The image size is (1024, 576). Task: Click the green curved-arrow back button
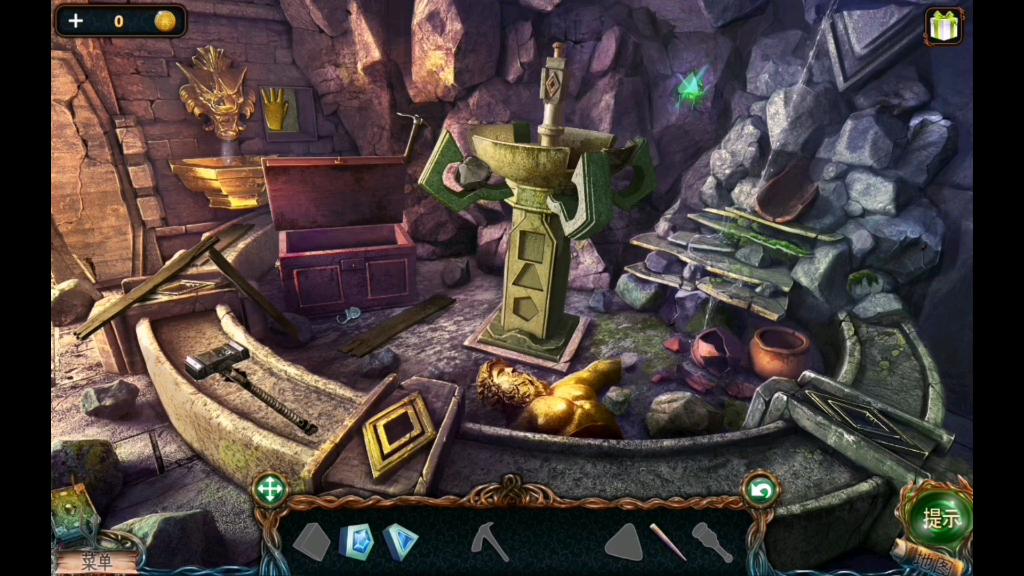point(761,490)
